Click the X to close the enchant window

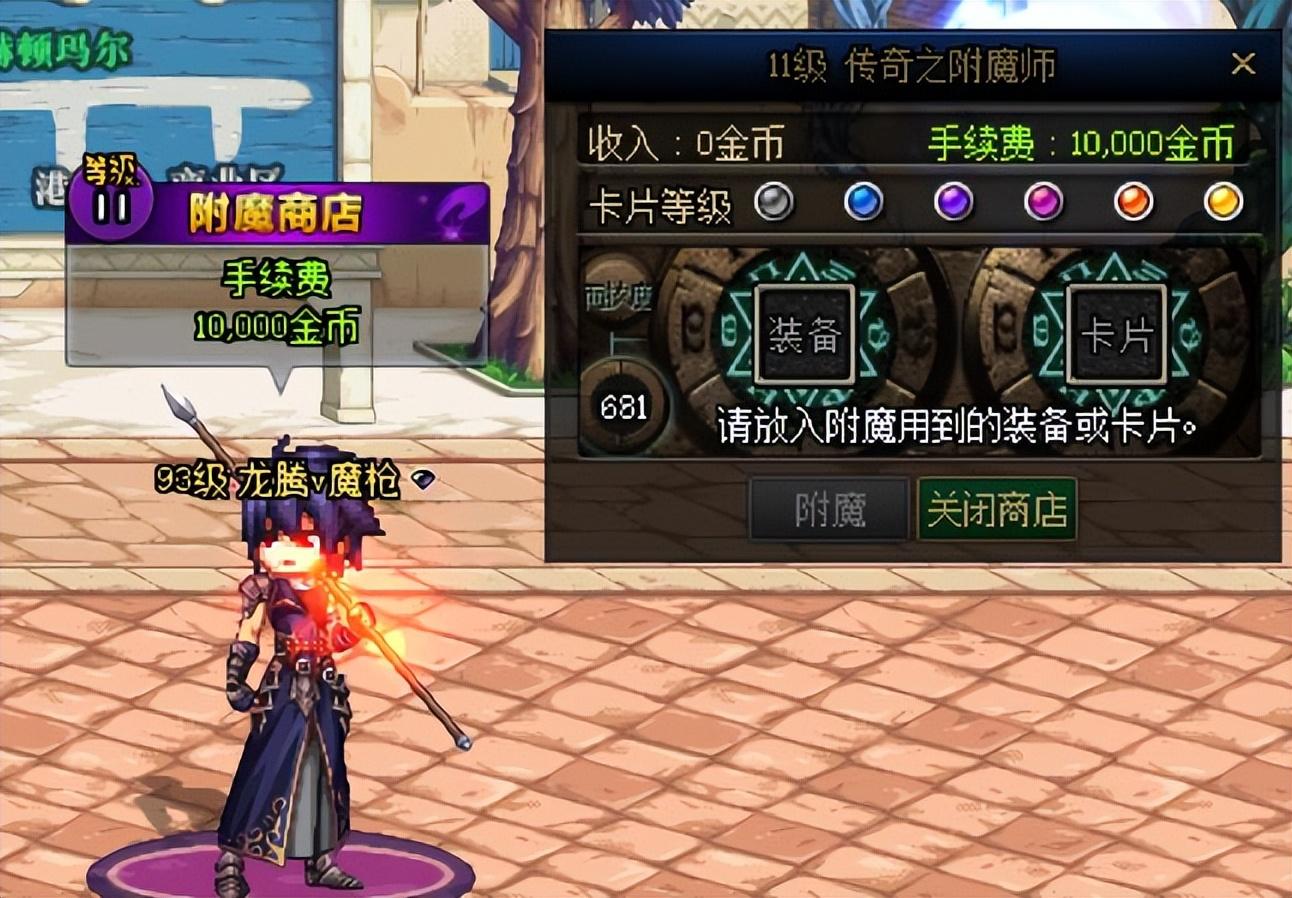(1244, 63)
